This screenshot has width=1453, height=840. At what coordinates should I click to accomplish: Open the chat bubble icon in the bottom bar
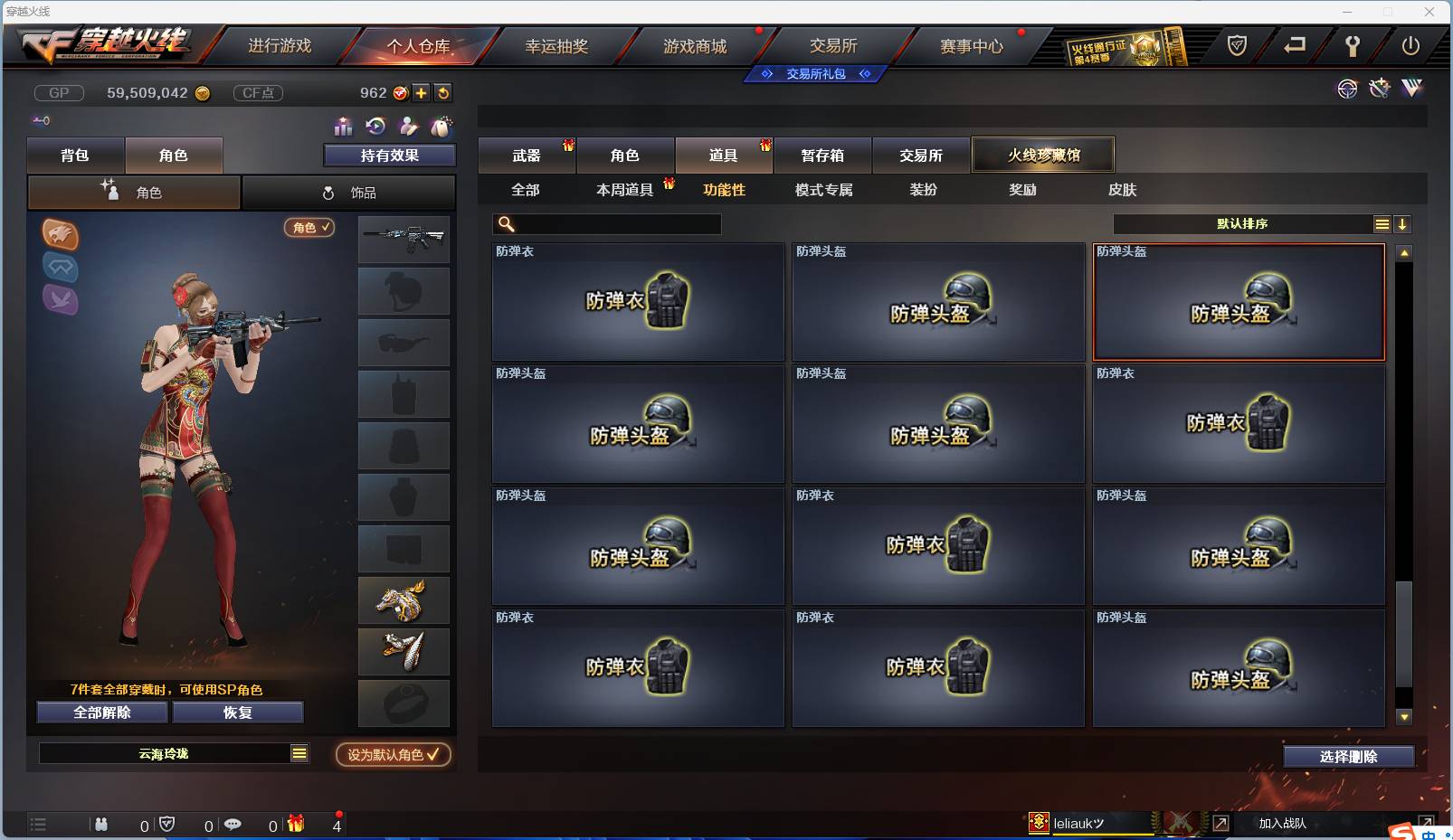(x=233, y=825)
